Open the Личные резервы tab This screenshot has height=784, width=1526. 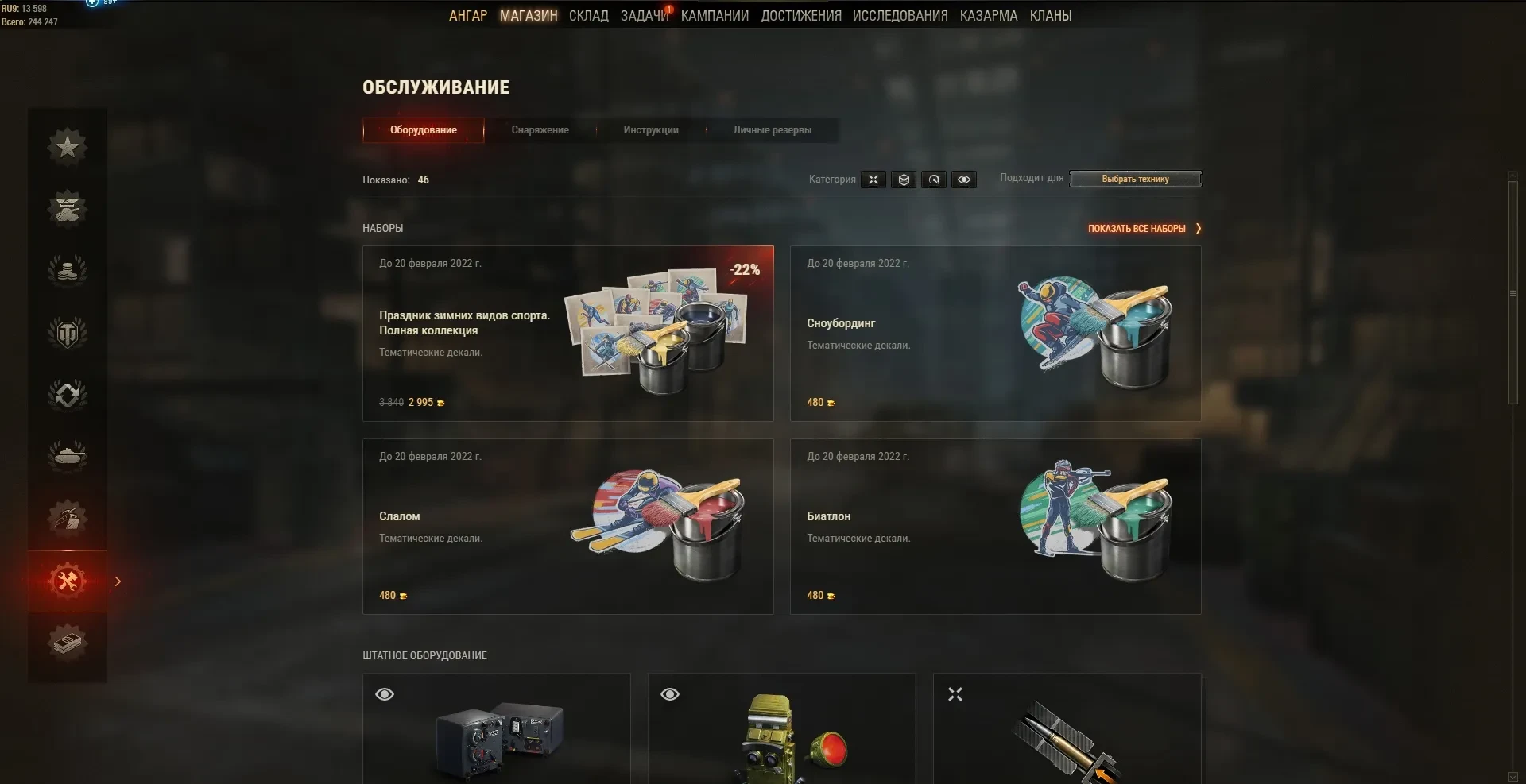[x=772, y=130]
